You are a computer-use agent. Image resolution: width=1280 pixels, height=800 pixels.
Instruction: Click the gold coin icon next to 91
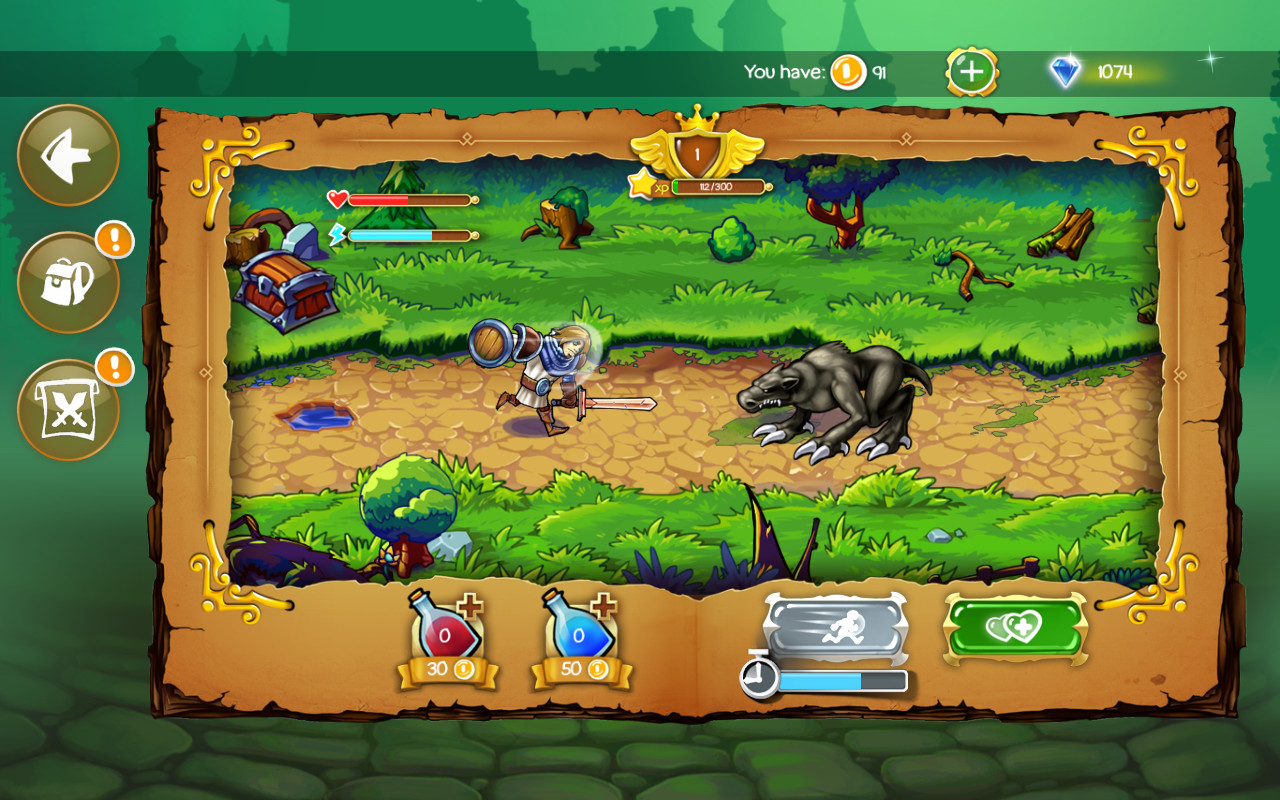[x=846, y=70]
